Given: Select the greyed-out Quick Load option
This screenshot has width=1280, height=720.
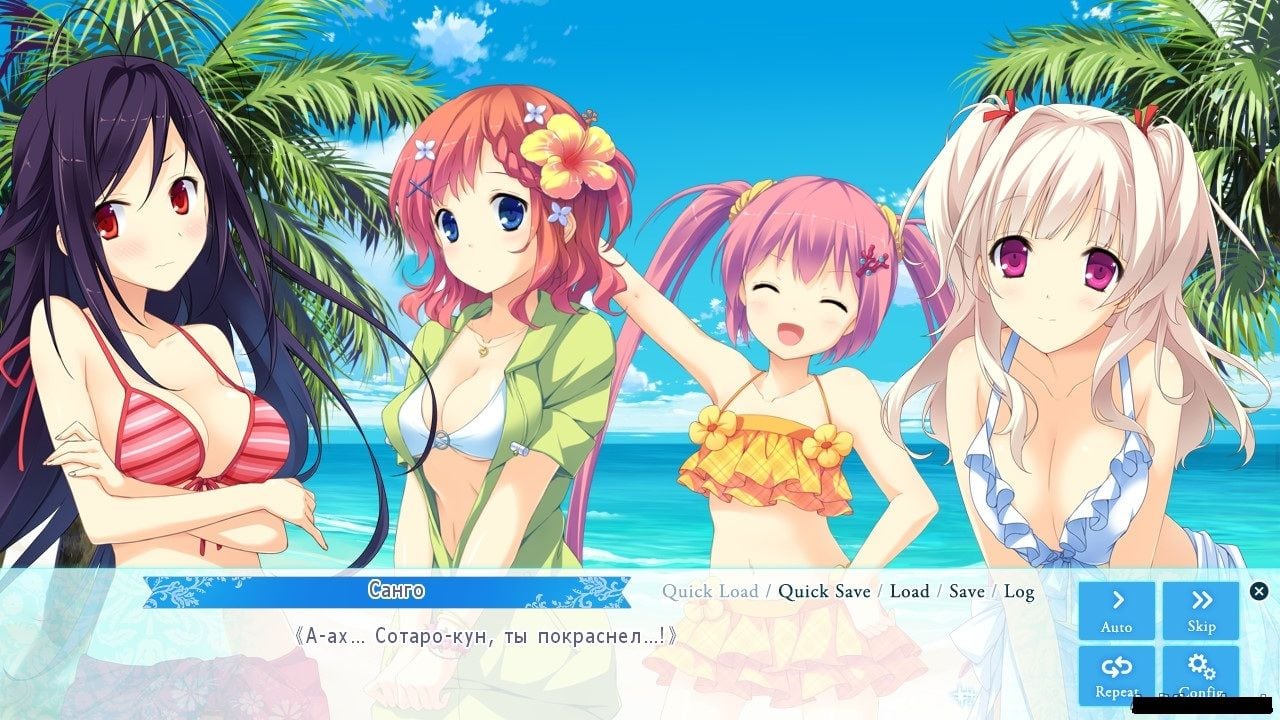Looking at the screenshot, I should point(710,592).
